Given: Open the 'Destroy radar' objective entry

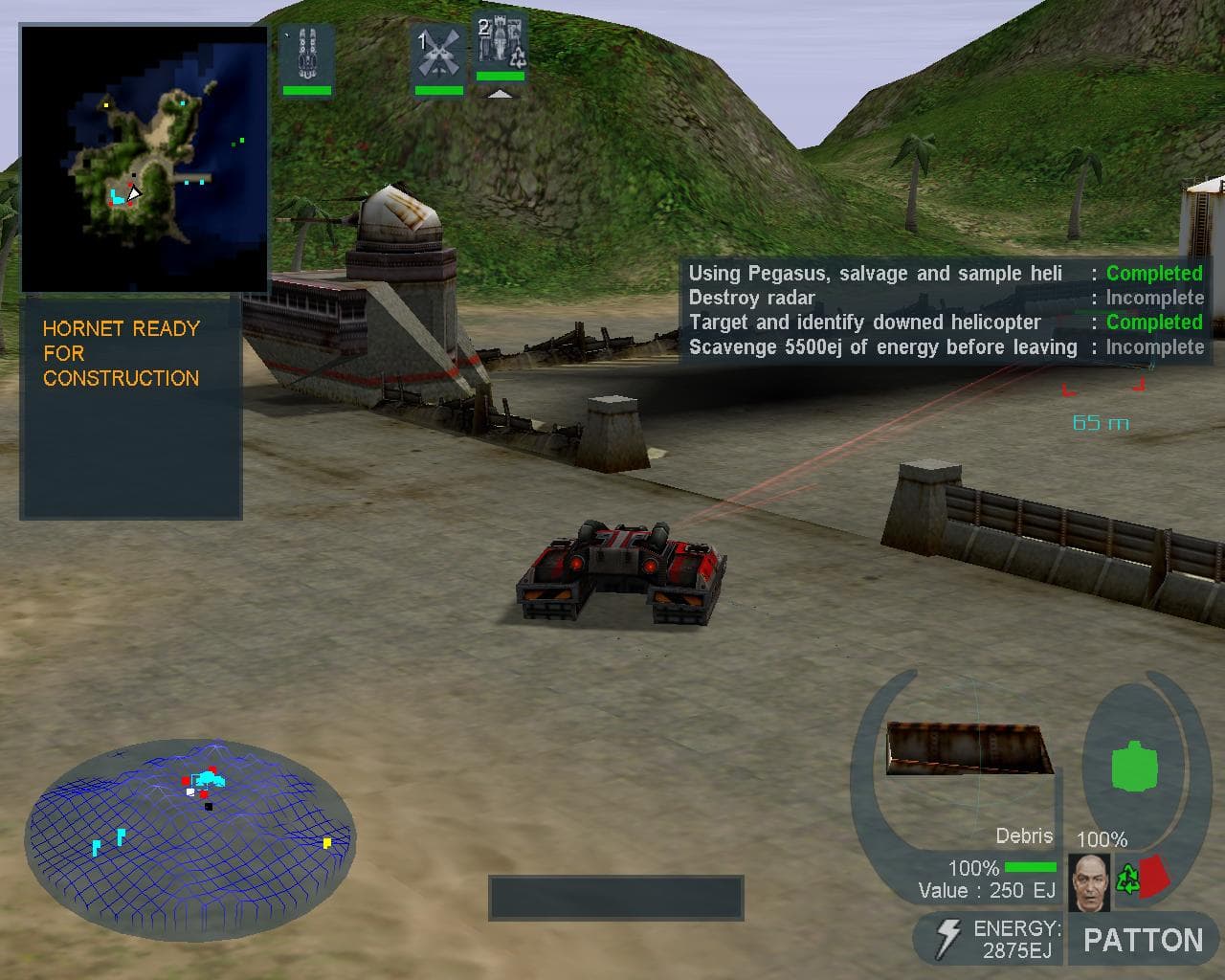Looking at the screenshot, I should [752, 298].
